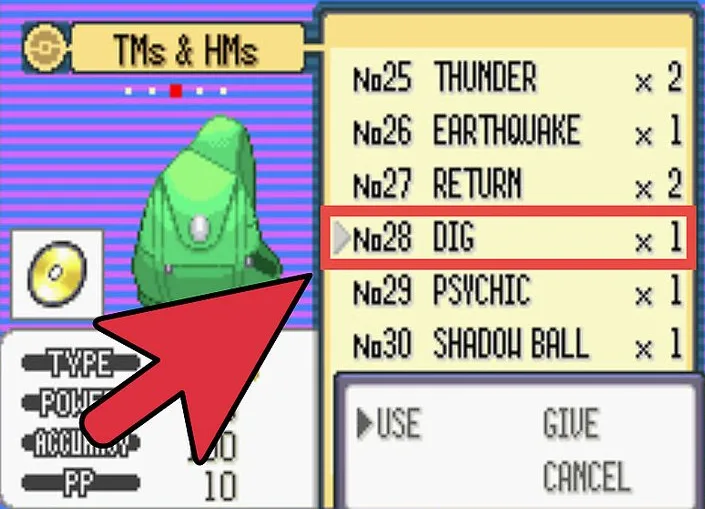Select the No30 SHADOW BALL TM
This screenshot has height=509, width=705.
click(516, 345)
